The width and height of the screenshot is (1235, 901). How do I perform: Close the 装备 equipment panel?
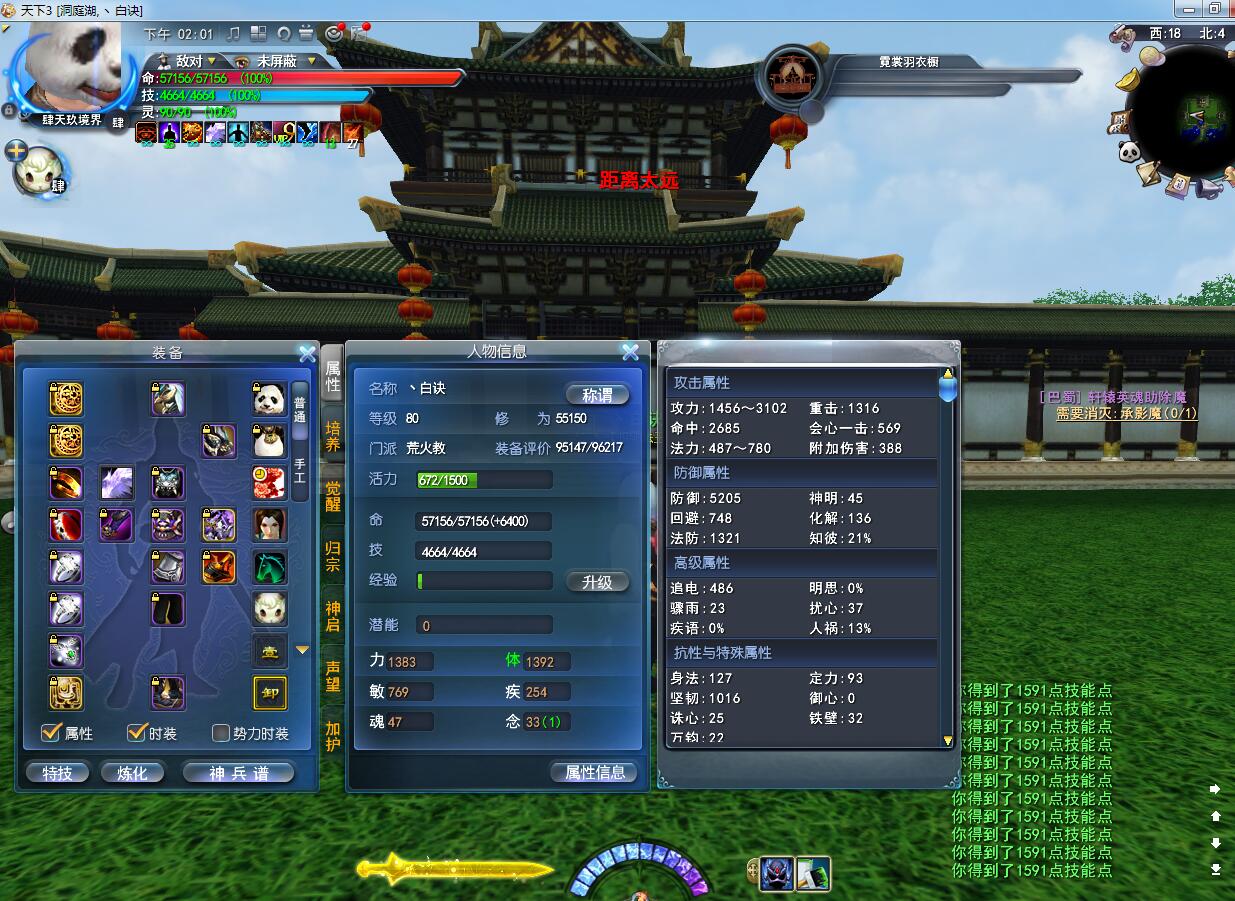(307, 353)
